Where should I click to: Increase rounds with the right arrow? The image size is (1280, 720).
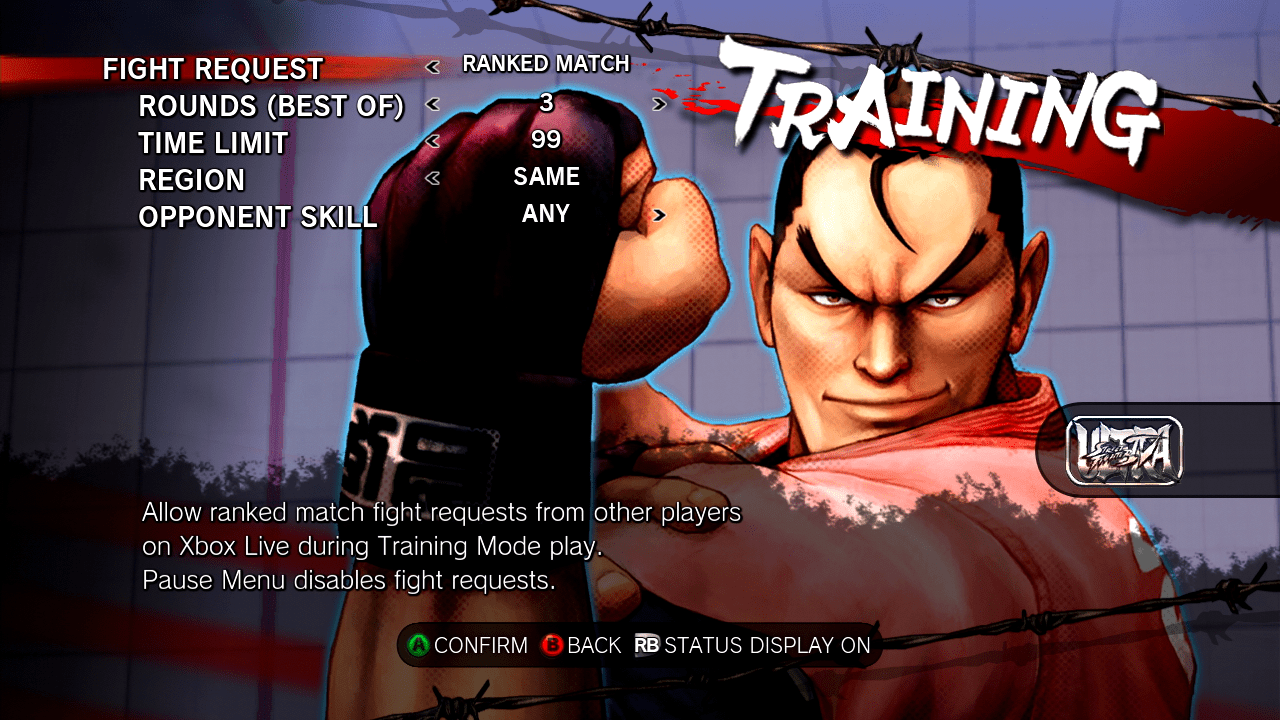pyautogui.click(x=659, y=103)
